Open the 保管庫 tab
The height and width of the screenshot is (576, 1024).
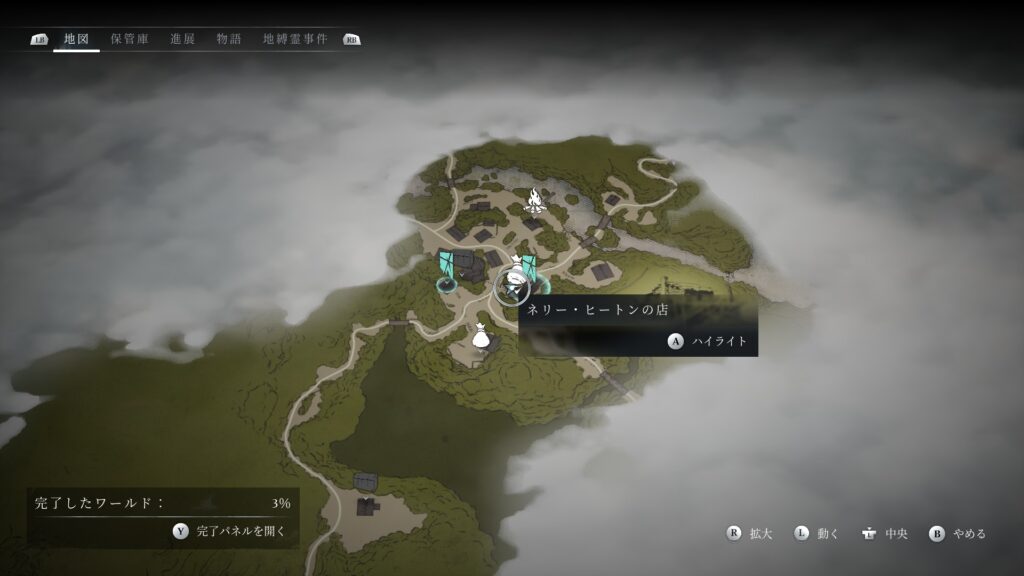click(x=130, y=40)
